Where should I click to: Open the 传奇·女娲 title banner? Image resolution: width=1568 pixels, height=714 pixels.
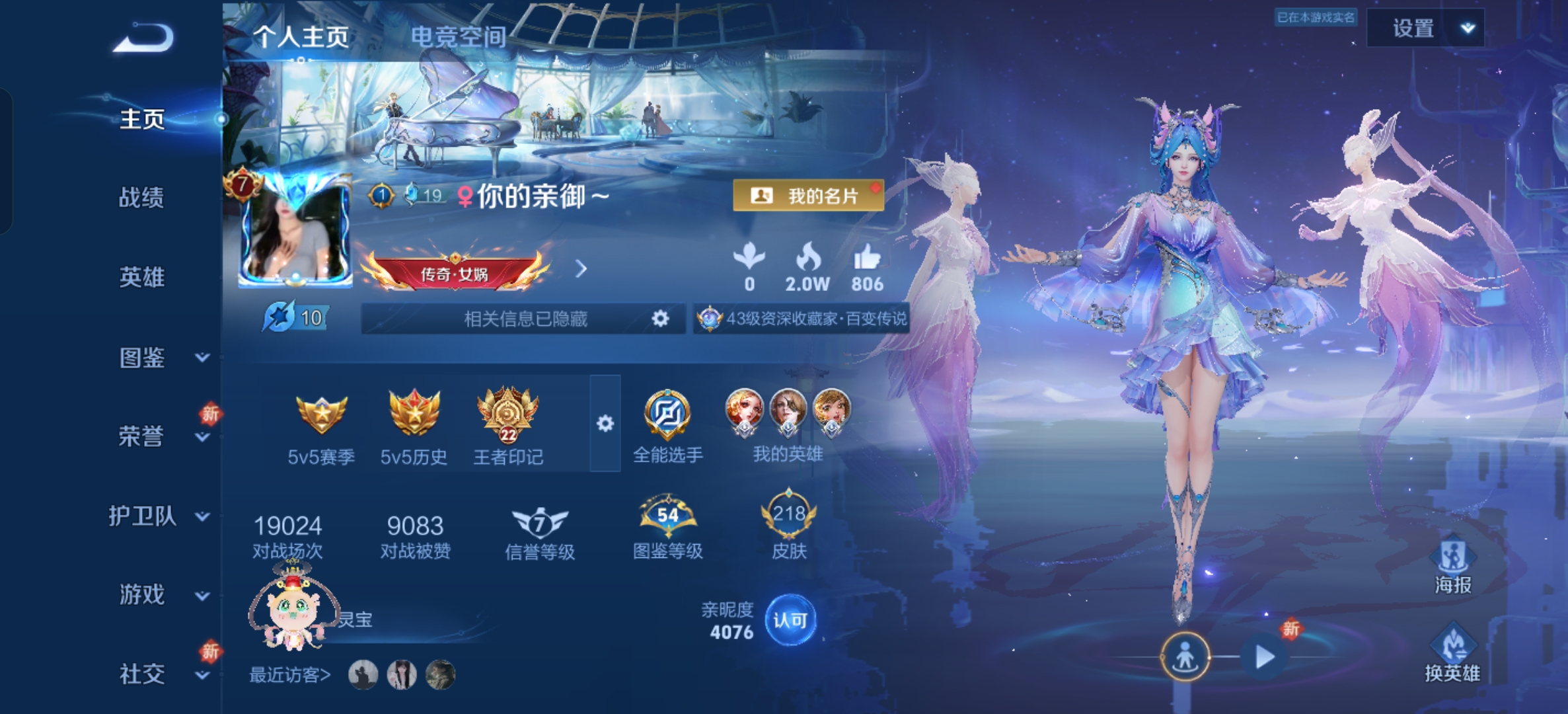456,272
